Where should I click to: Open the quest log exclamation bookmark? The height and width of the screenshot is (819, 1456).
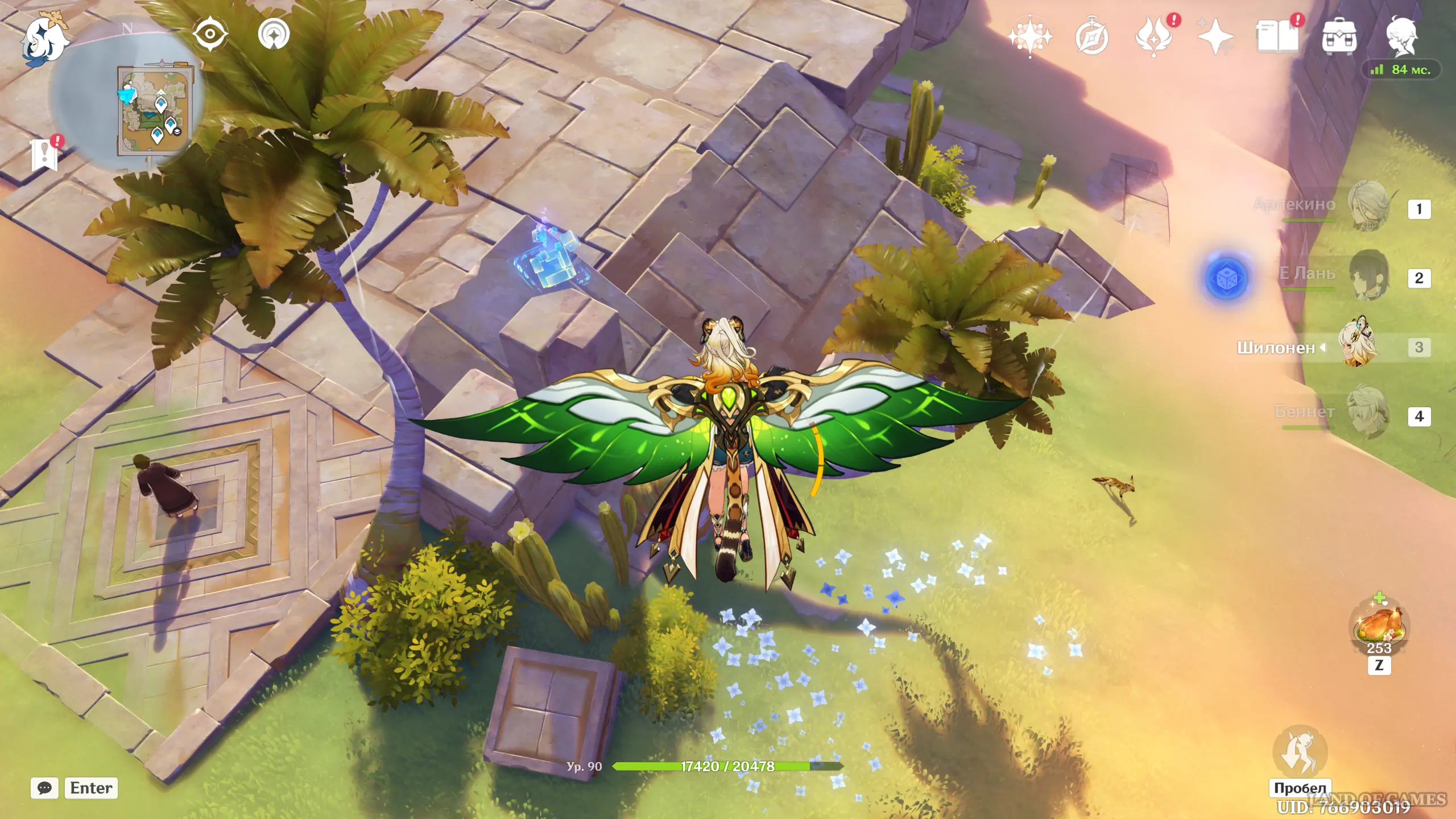(45, 154)
